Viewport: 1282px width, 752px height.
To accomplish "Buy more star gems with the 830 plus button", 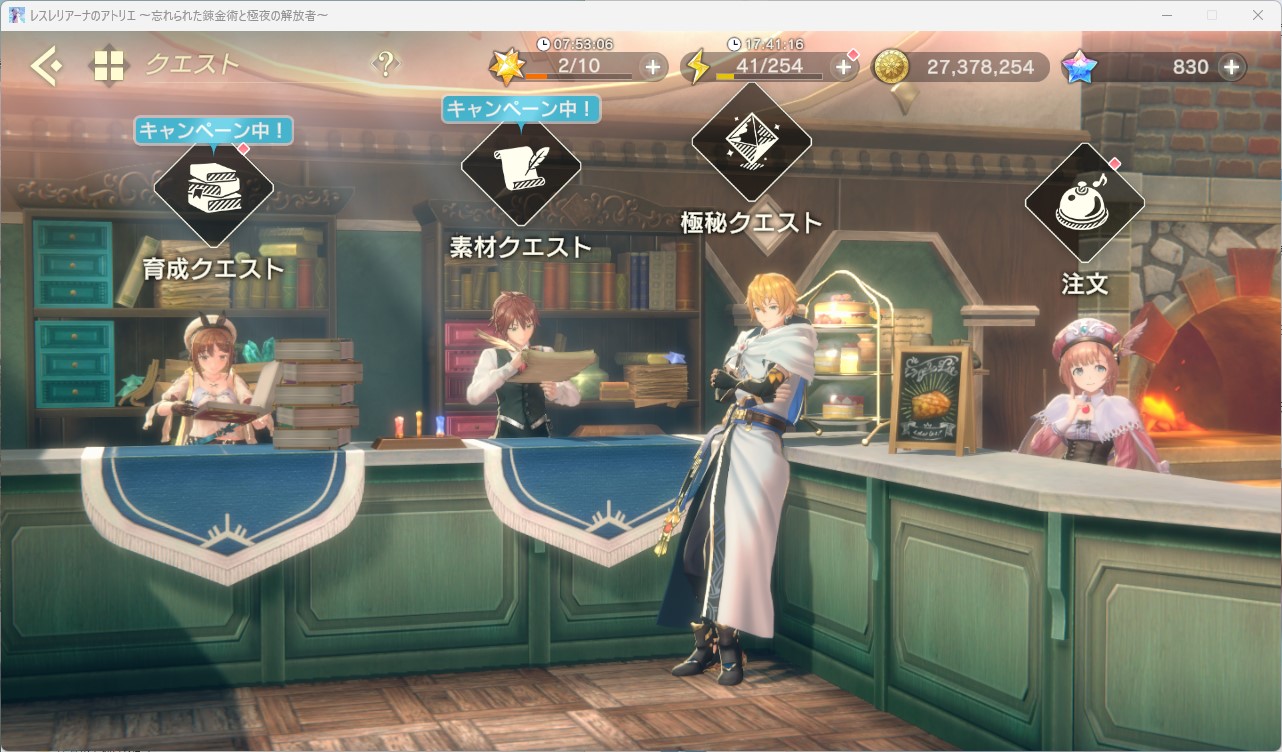I will pos(1231,67).
